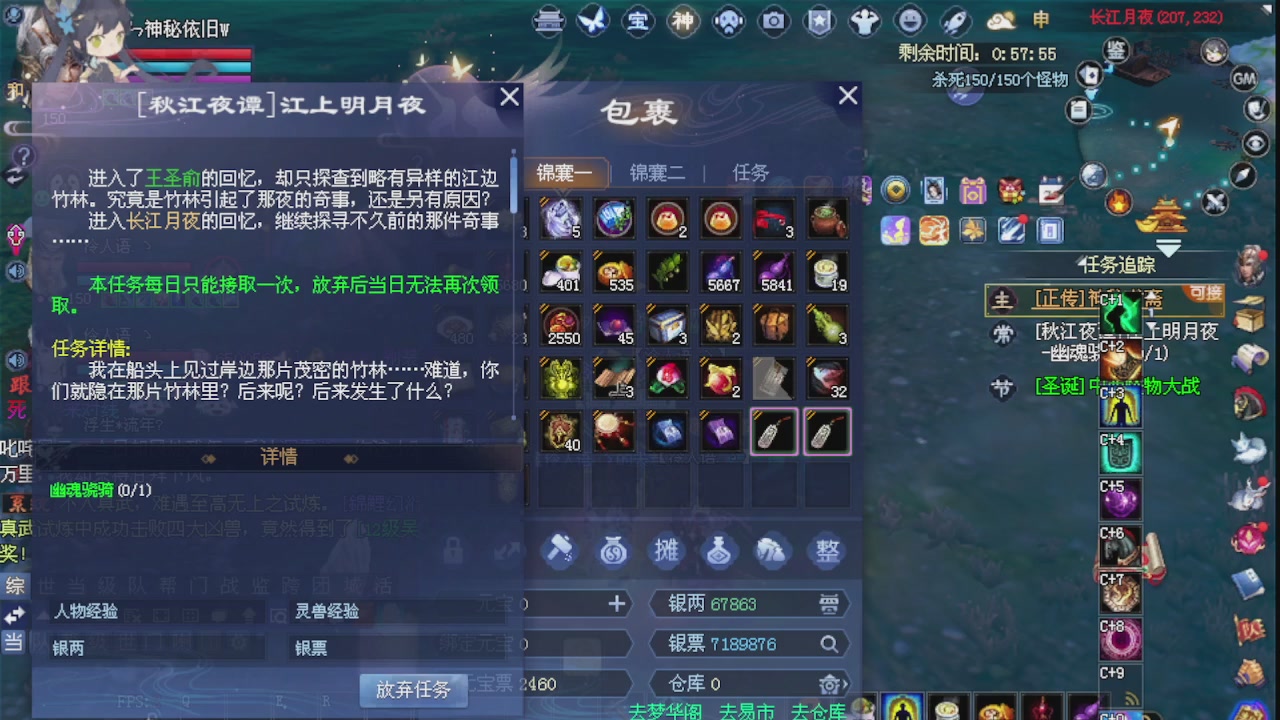
Task: Click the yin-yang money bag icon in bag toolbar
Action: 613,551
